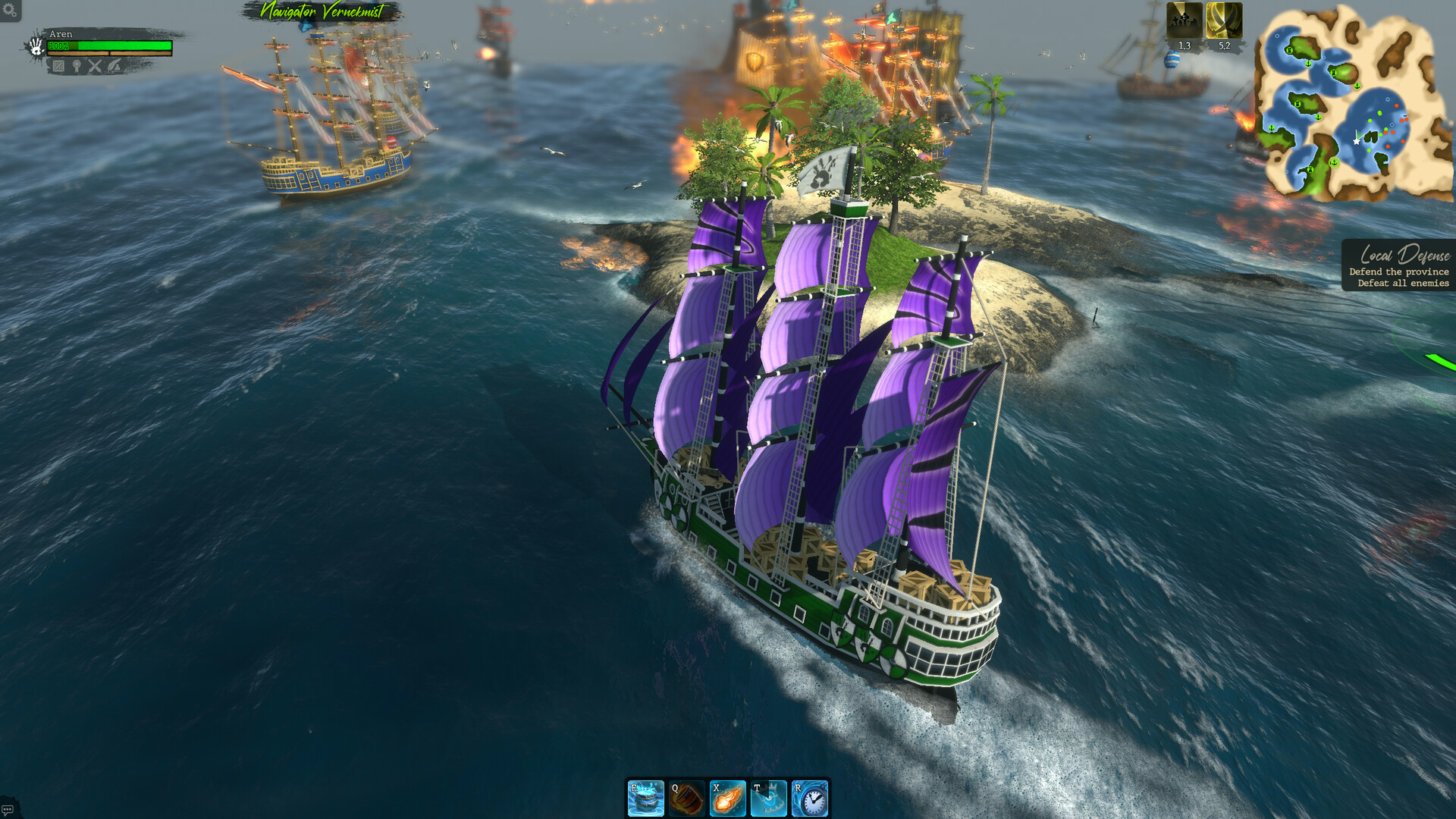
Task: Open the chat bubble icon
Action: tap(8, 809)
